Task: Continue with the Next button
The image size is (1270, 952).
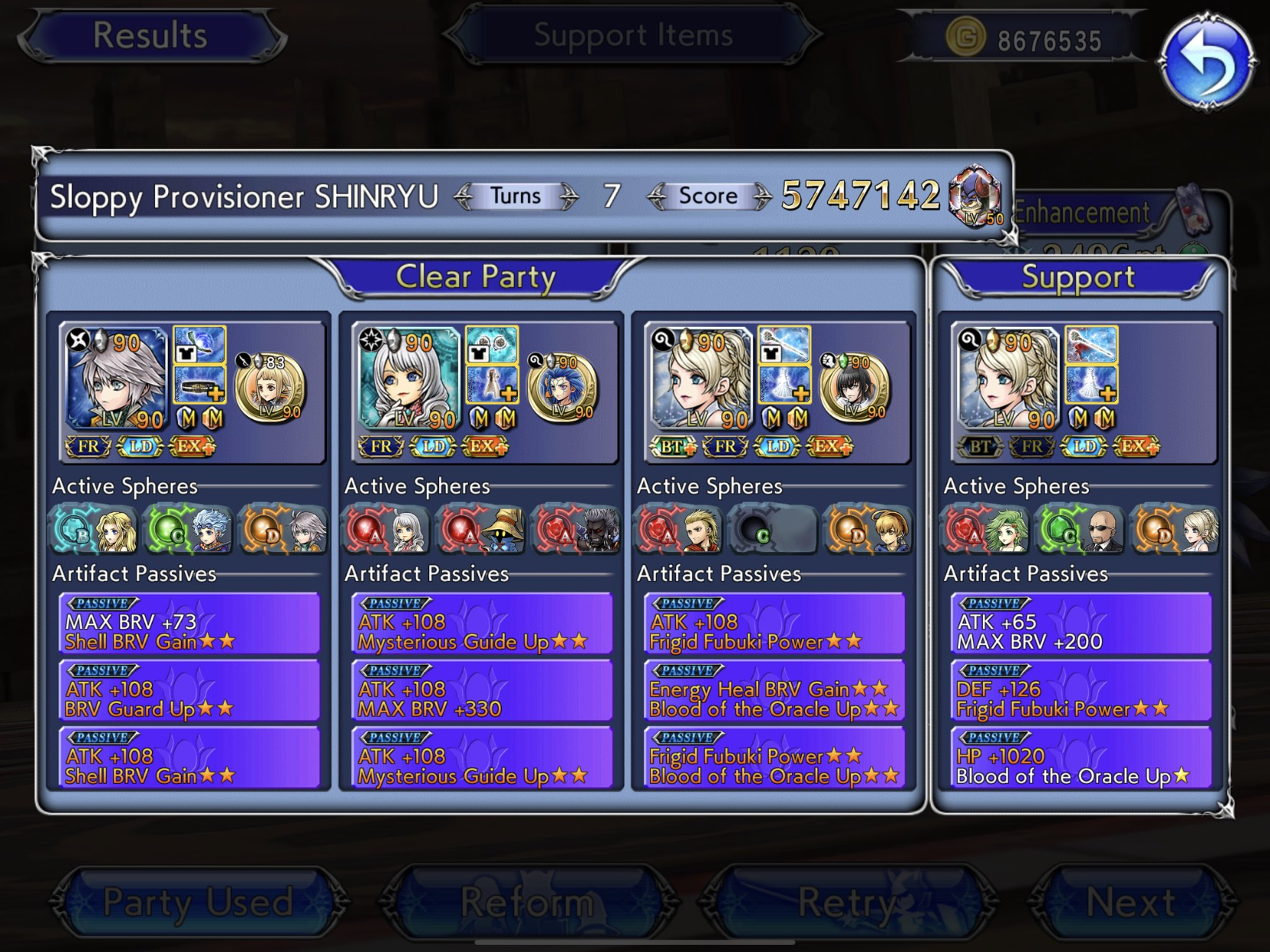Action: tap(1131, 902)
